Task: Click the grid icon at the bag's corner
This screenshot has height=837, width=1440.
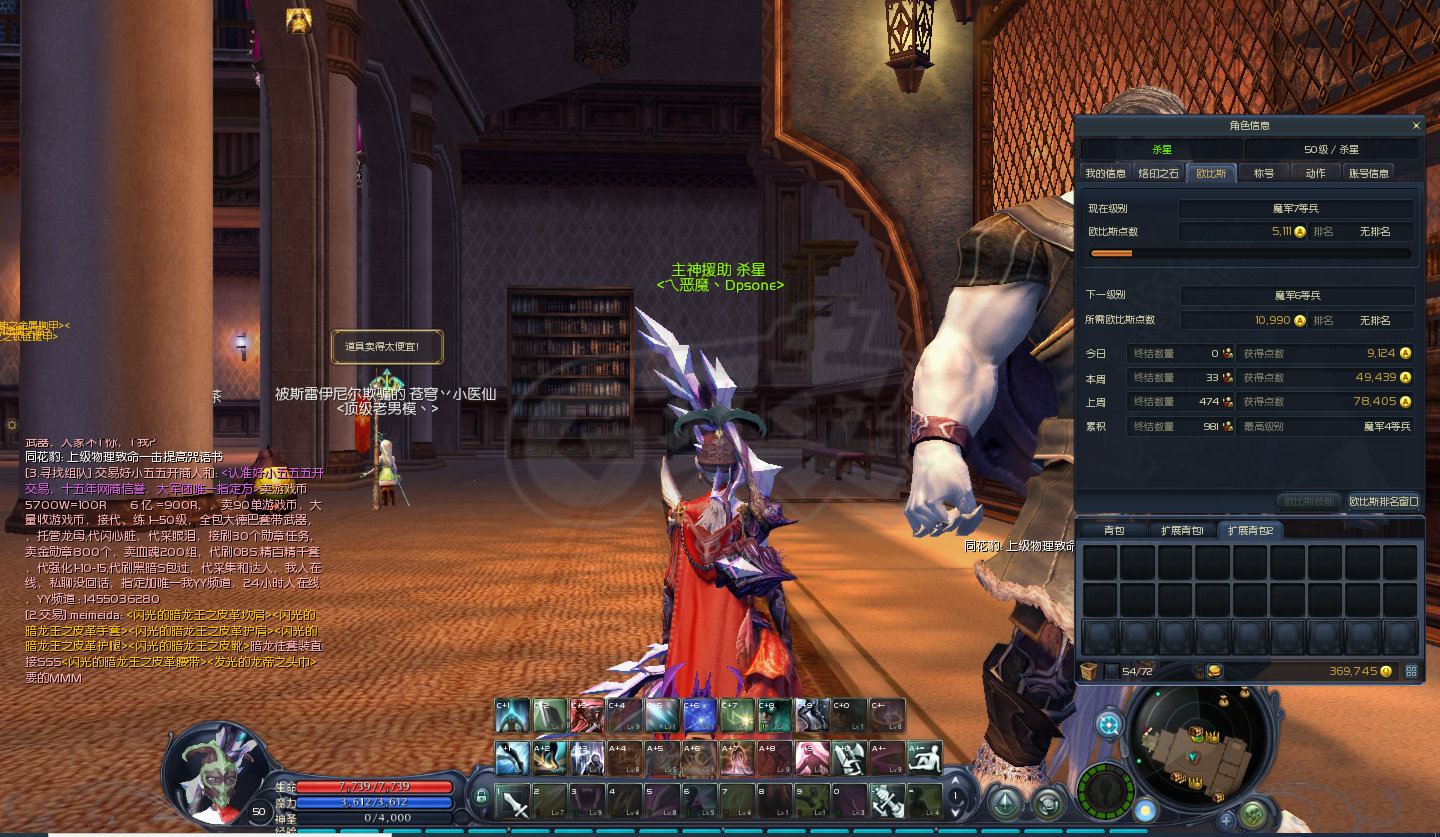Action: point(1411,671)
